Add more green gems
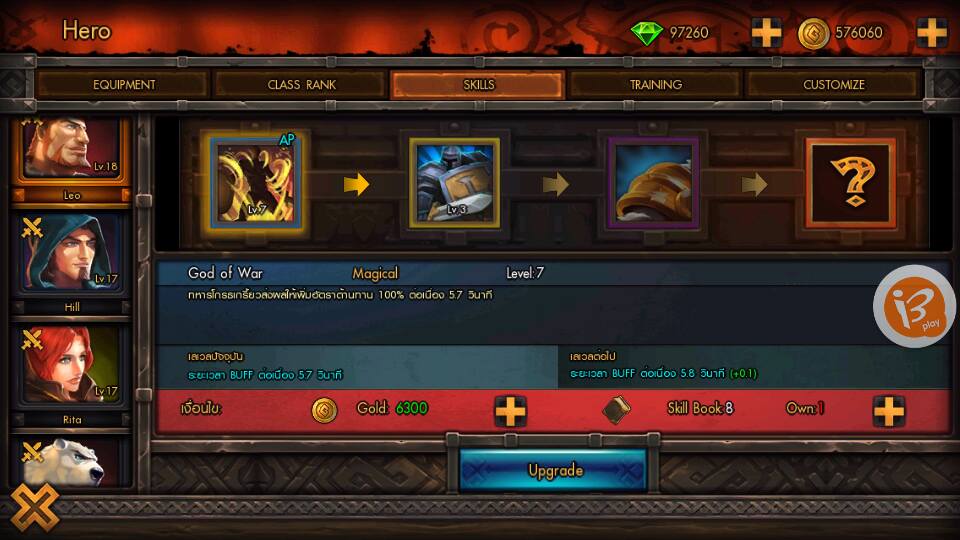 (x=767, y=33)
